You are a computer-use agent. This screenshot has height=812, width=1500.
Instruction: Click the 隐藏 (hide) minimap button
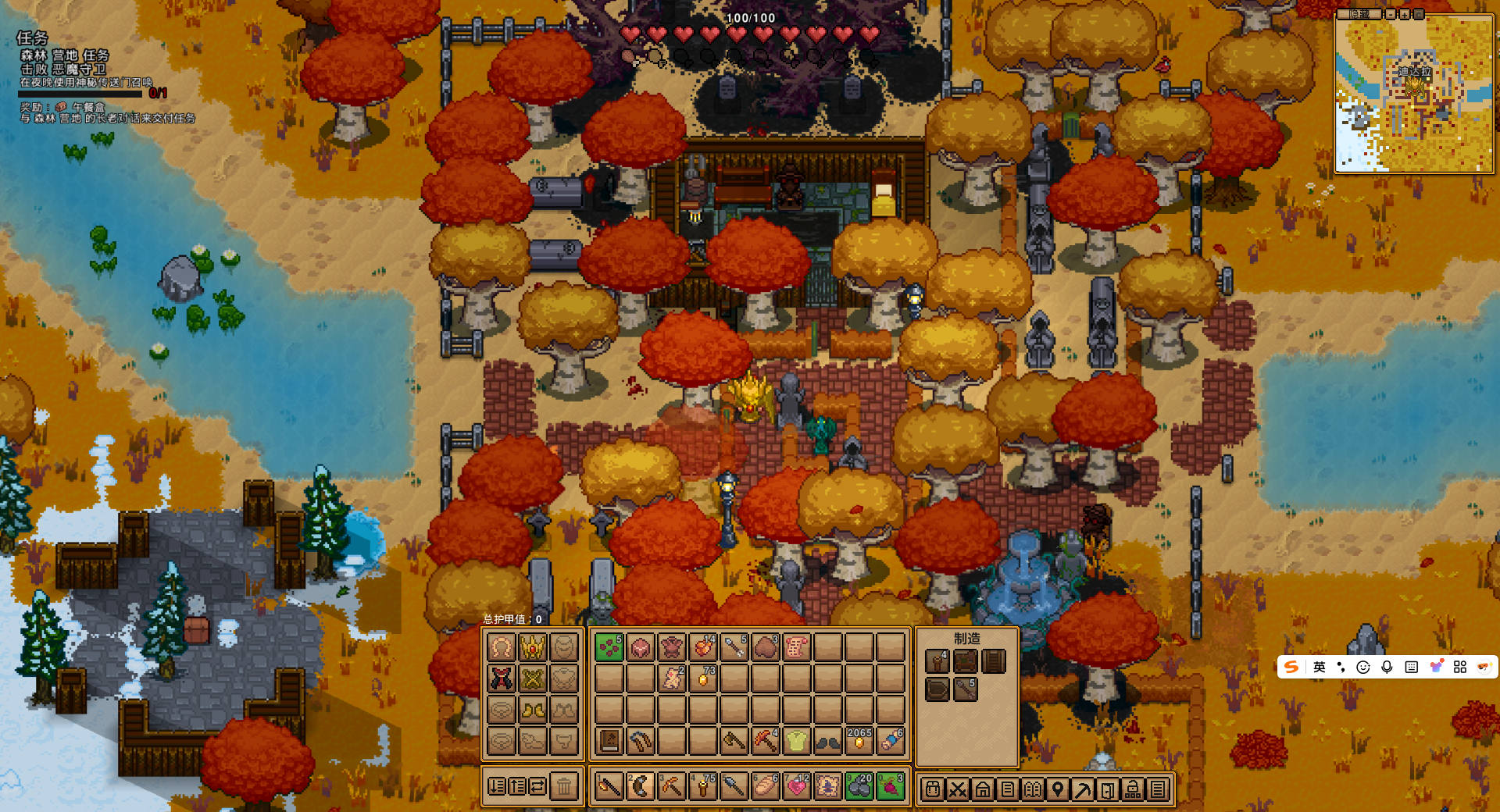pos(1359,14)
